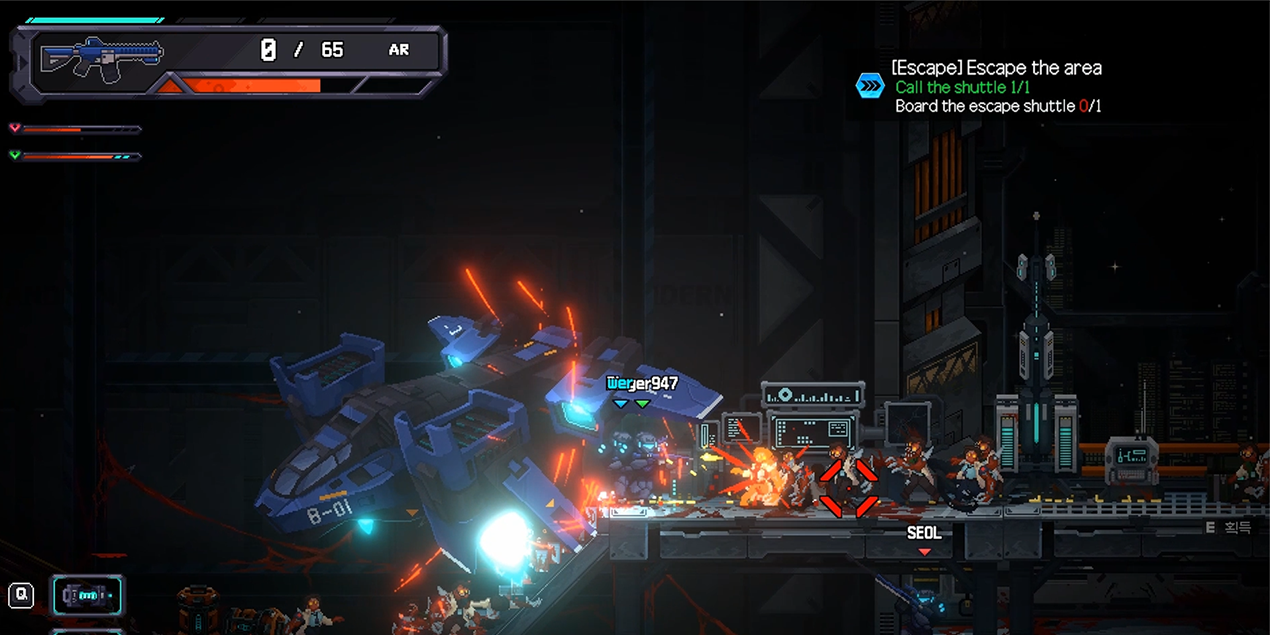The height and width of the screenshot is (635, 1270).
Task: Activate the equipped skill slot beside Q
Action: coord(88,596)
